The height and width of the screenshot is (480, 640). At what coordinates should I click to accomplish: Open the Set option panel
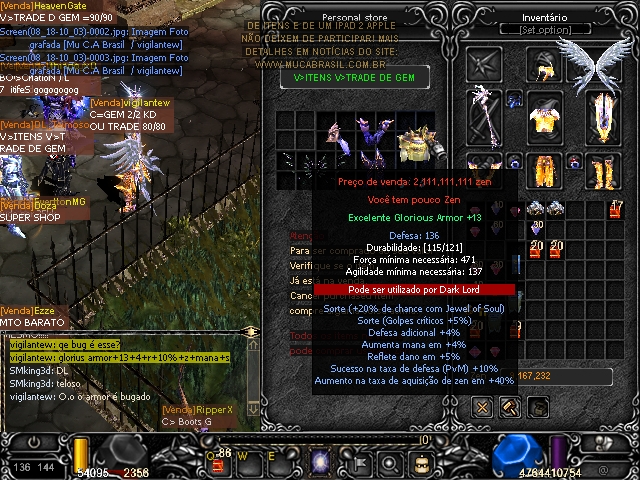pyautogui.click(x=544, y=30)
